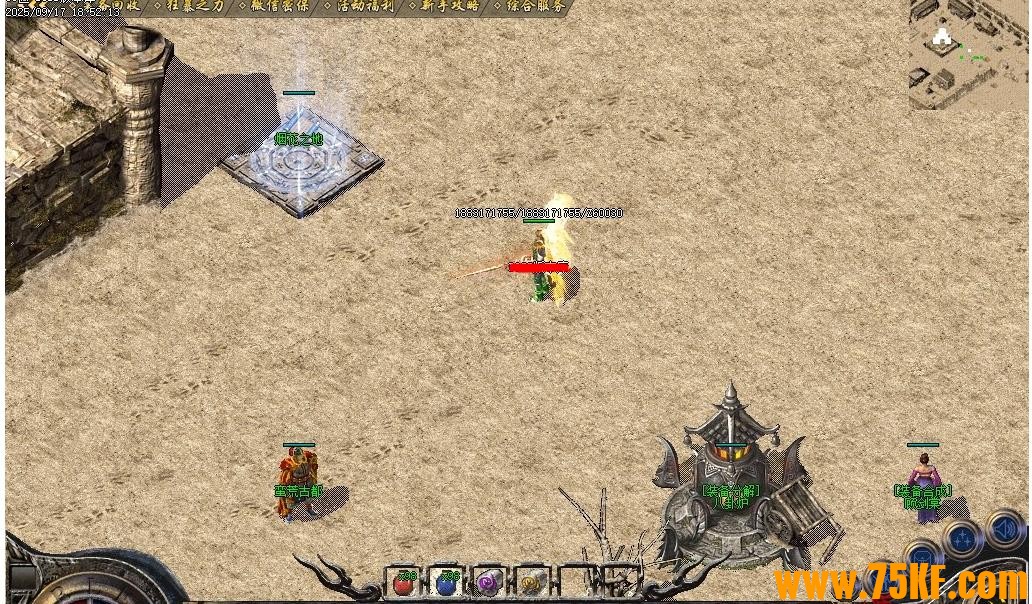
Task: Open the 综合服务 top menu
Action: tap(535, 6)
